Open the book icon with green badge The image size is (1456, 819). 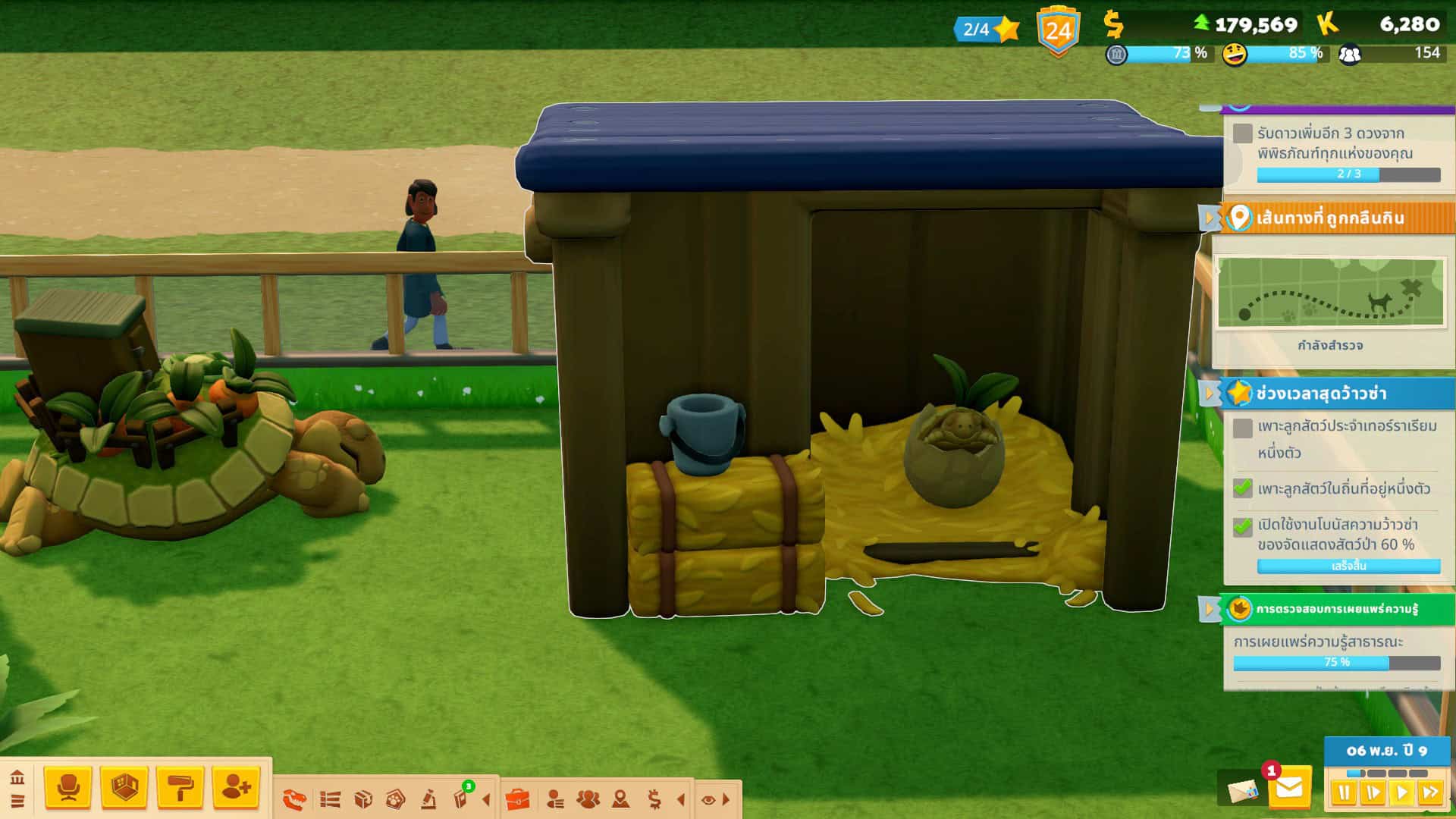[x=461, y=798]
